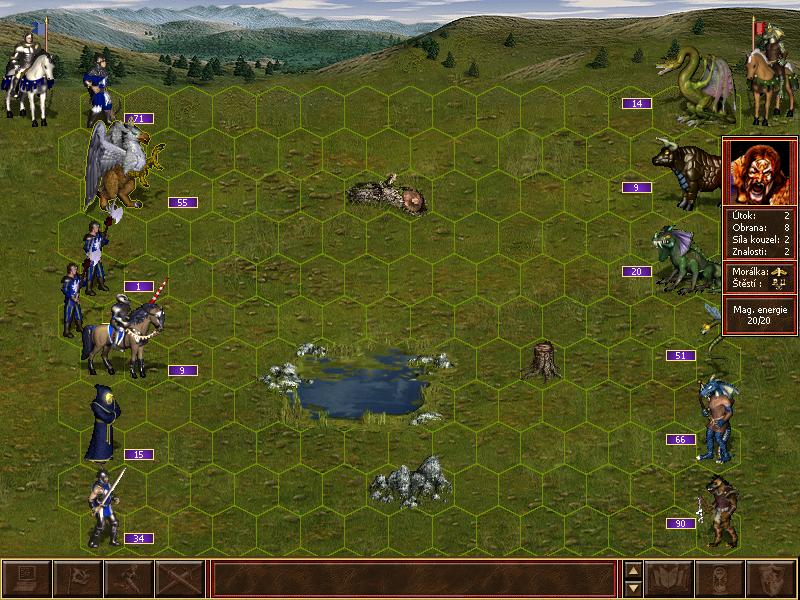
Task: Select the shield defend button
Action: [x=771, y=579]
